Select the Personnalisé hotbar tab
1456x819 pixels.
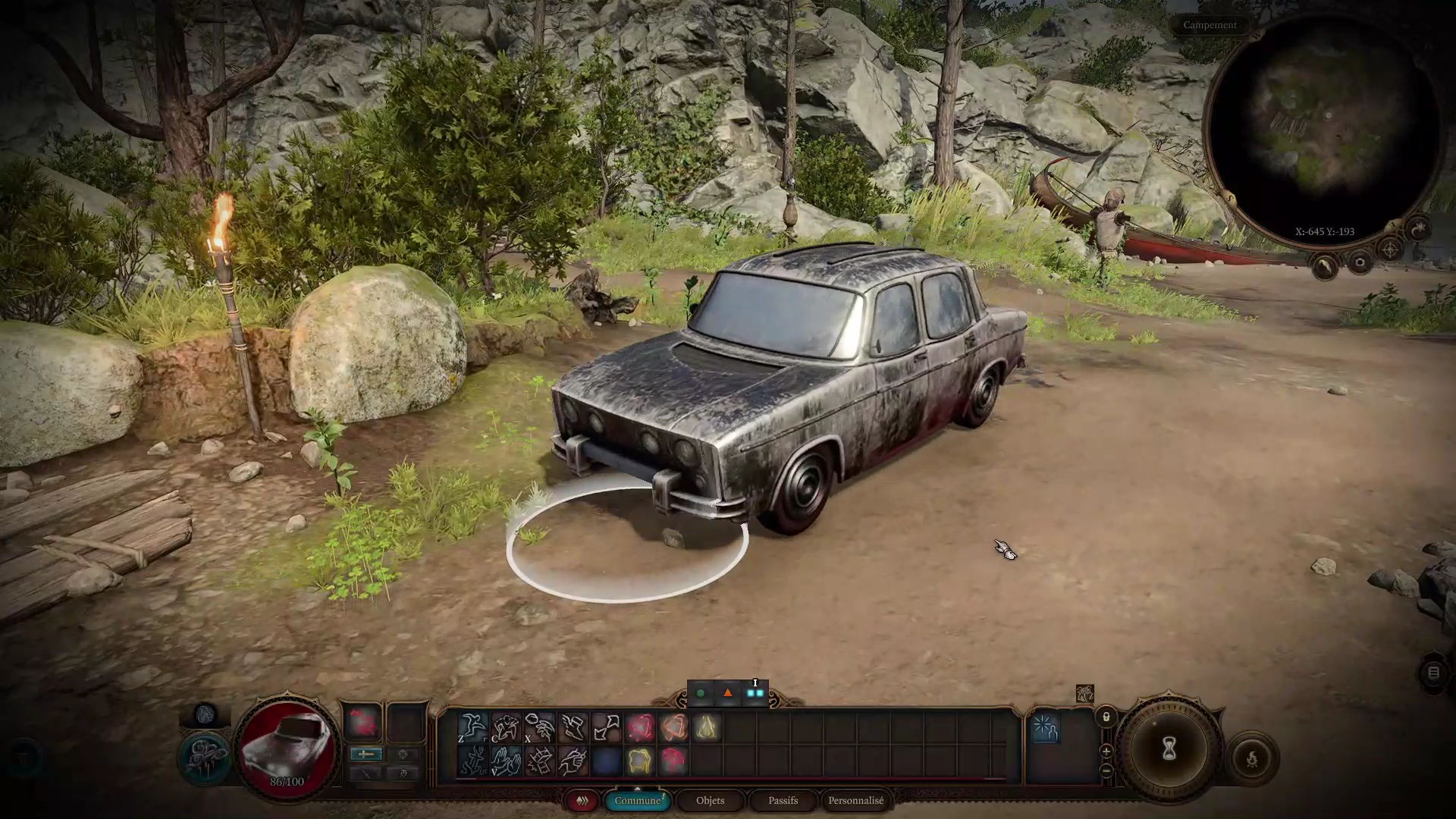(855, 801)
